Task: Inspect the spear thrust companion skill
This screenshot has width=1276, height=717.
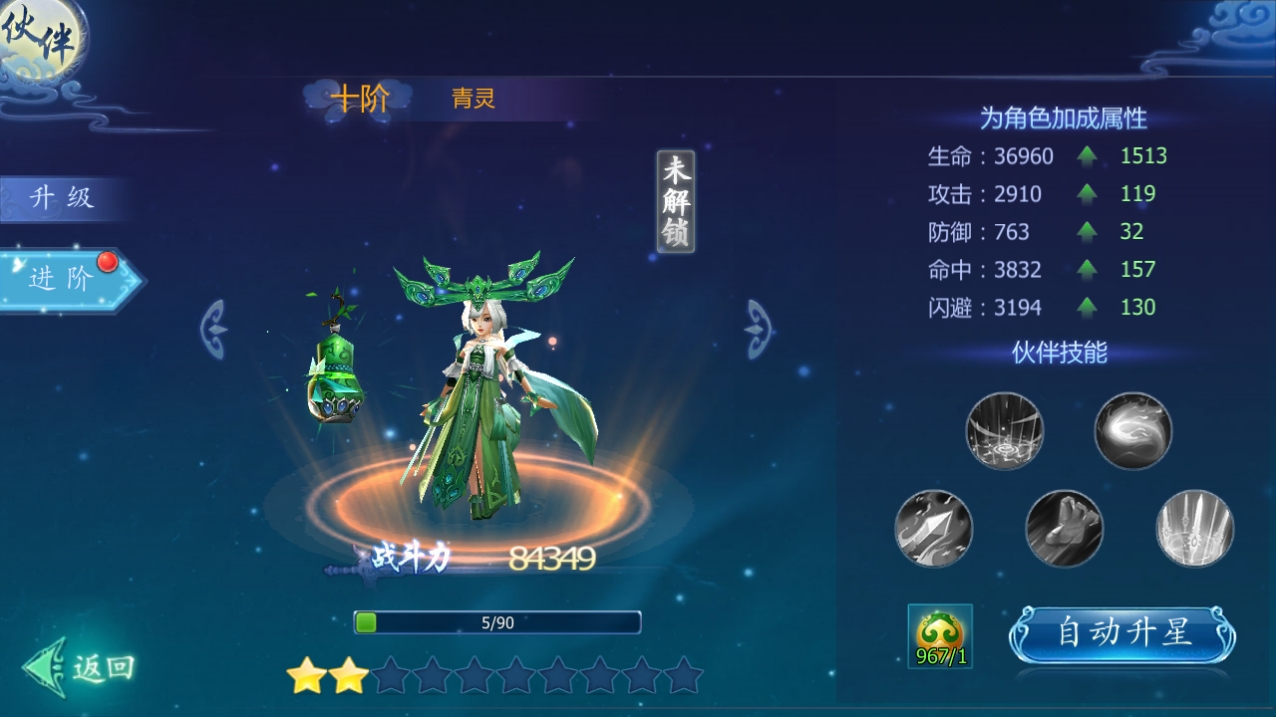Action: click(933, 528)
